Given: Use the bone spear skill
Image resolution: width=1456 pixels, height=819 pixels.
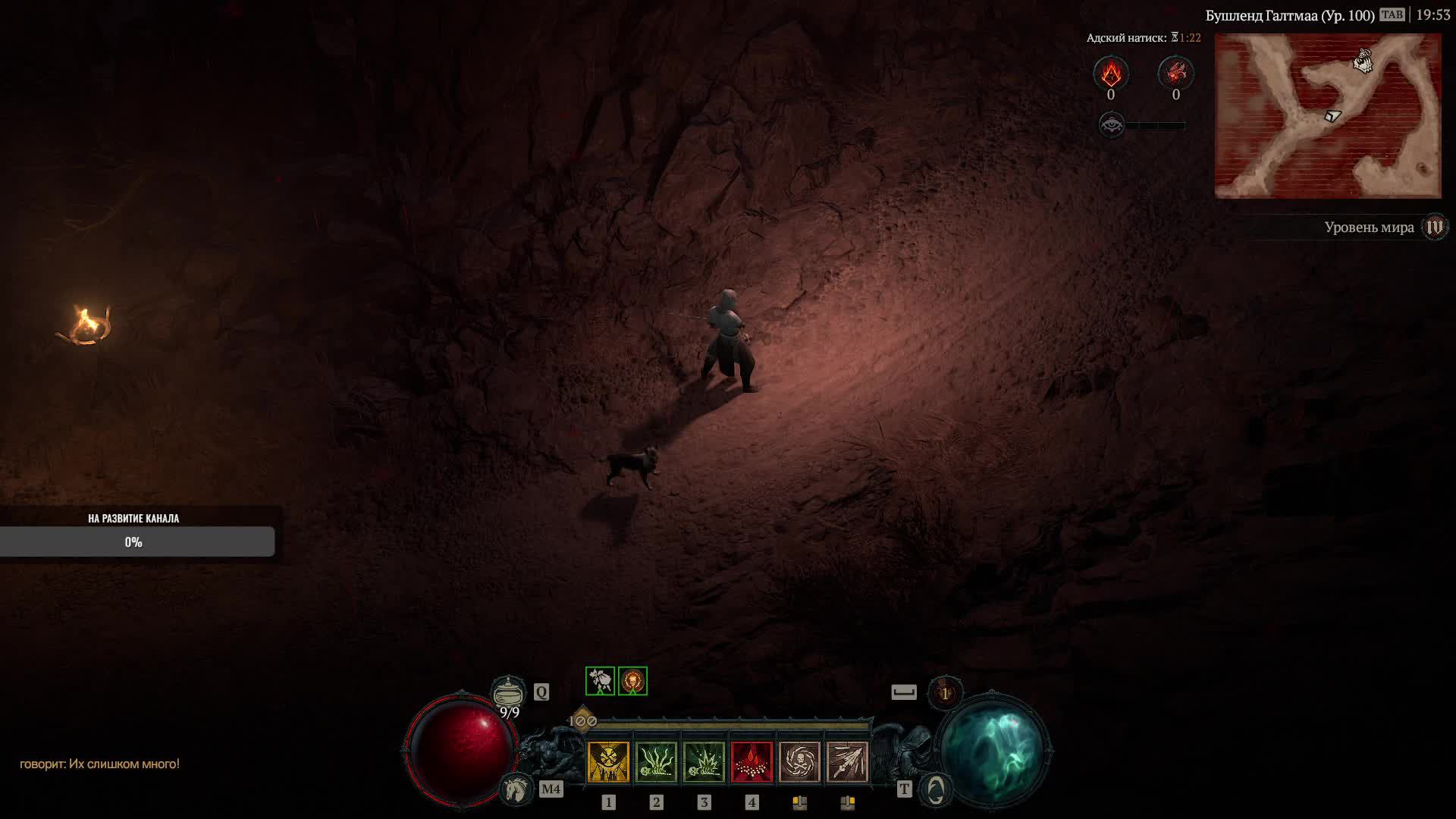Looking at the screenshot, I should [847, 761].
